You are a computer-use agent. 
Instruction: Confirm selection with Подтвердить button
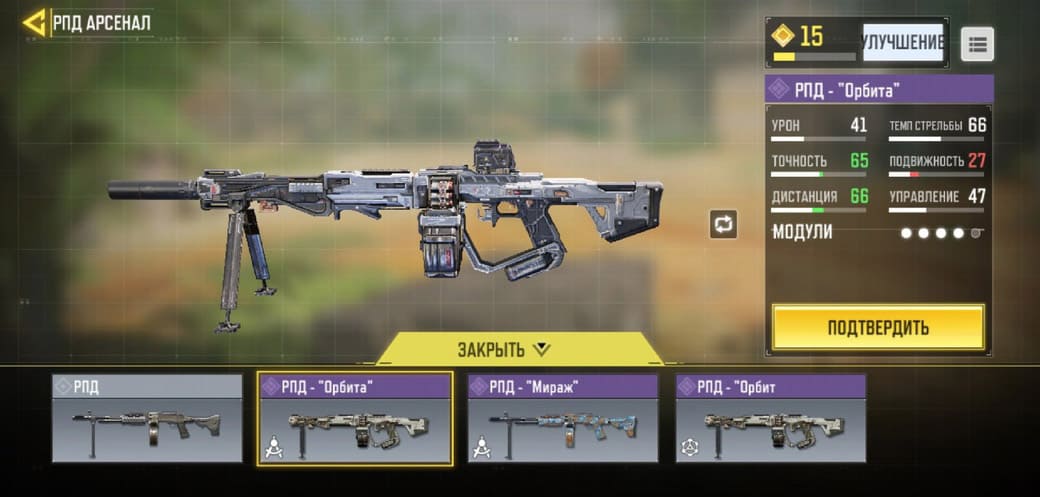pos(878,327)
